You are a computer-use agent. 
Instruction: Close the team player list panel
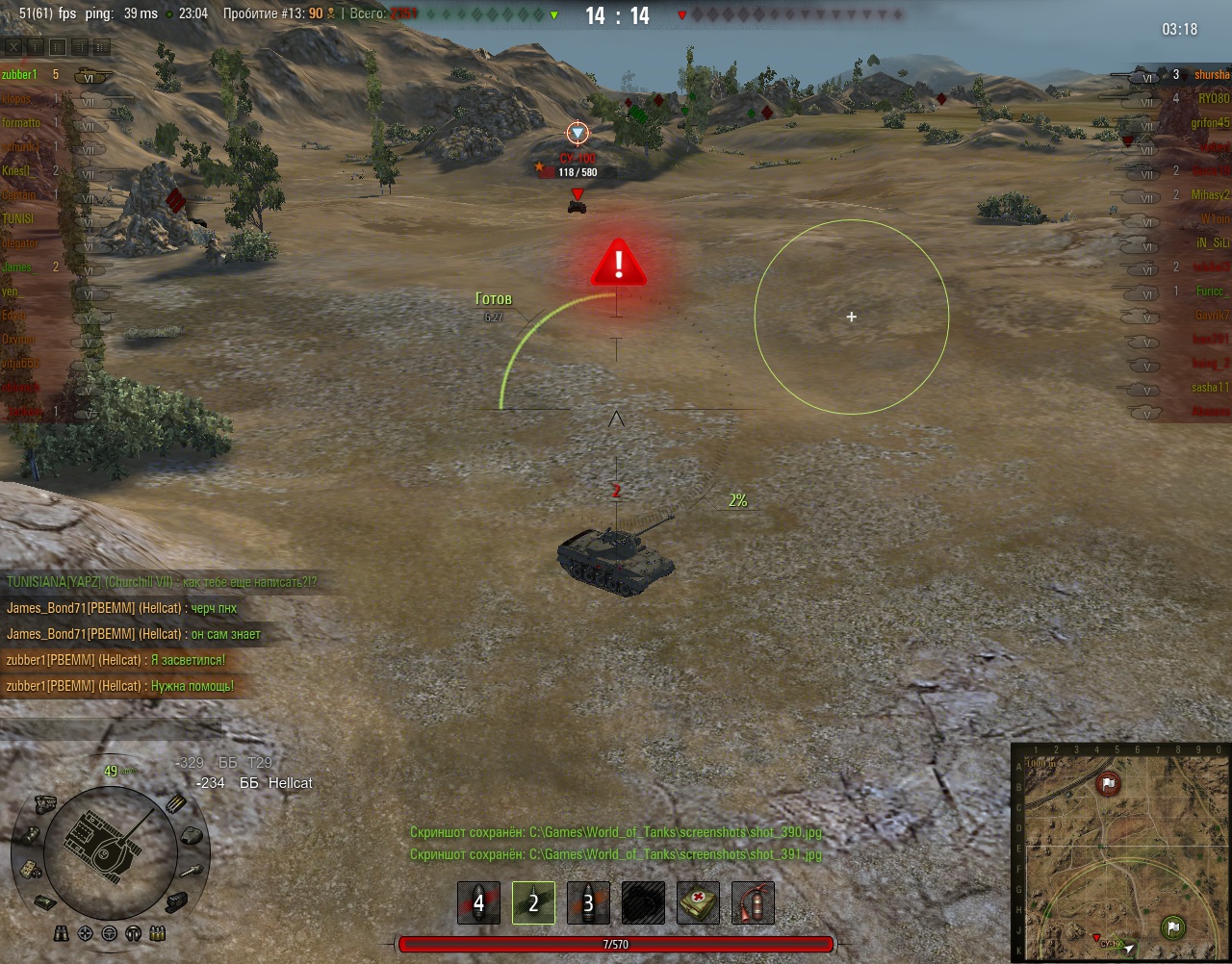13,46
